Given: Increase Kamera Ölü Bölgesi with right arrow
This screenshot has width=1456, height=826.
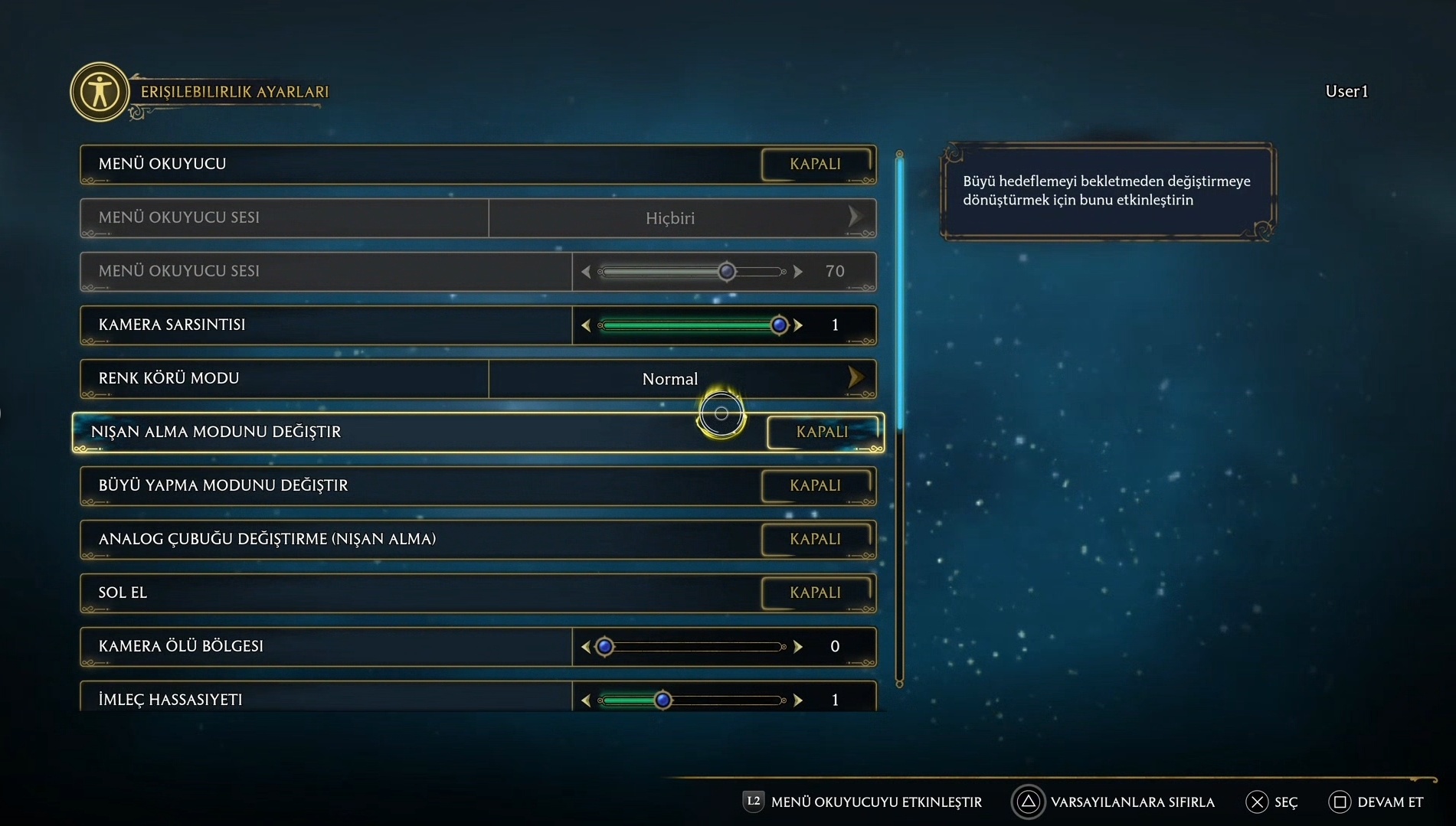Looking at the screenshot, I should pyautogui.click(x=798, y=647).
